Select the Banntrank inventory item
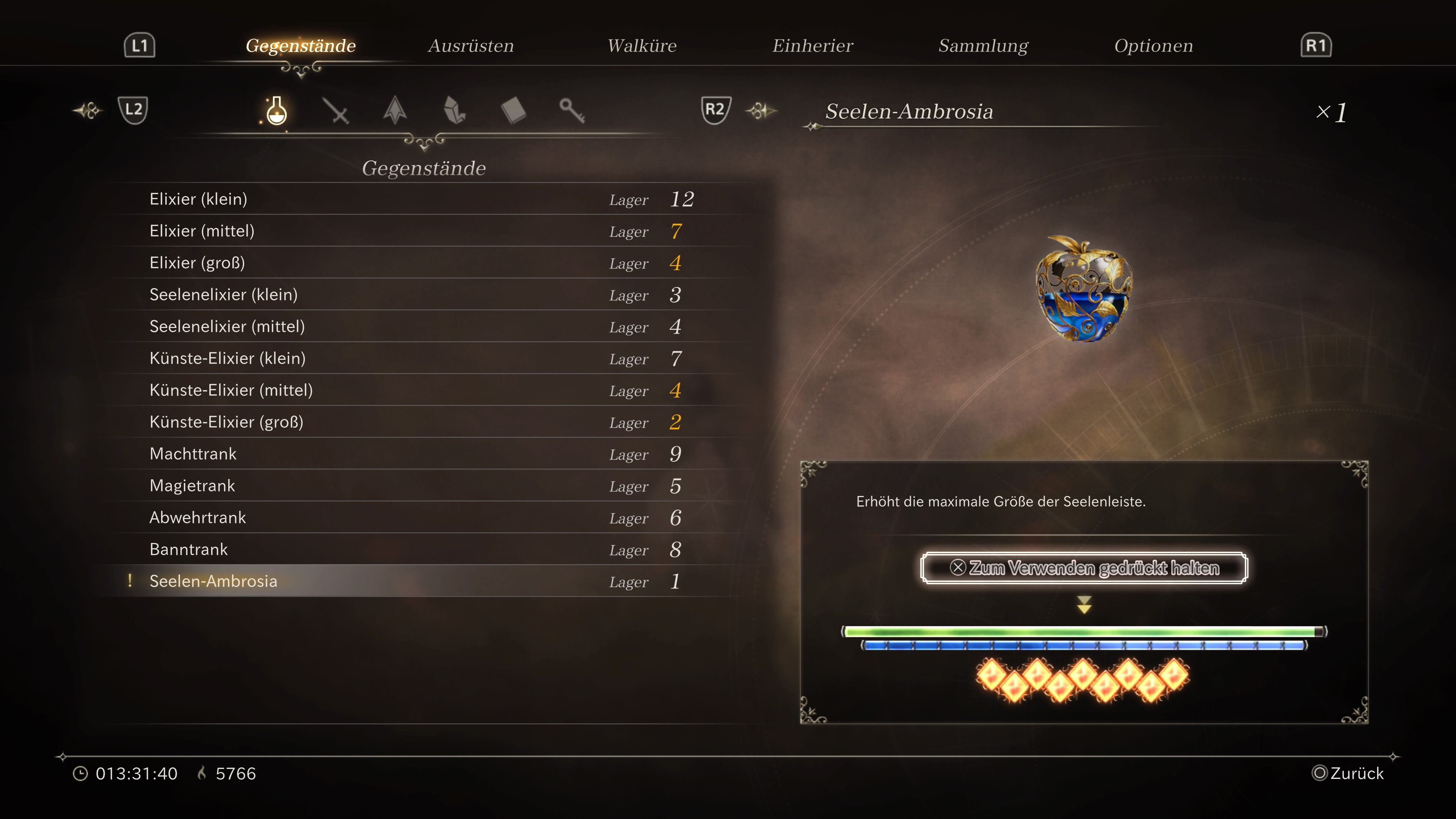The height and width of the screenshot is (819, 1456). click(188, 549)
